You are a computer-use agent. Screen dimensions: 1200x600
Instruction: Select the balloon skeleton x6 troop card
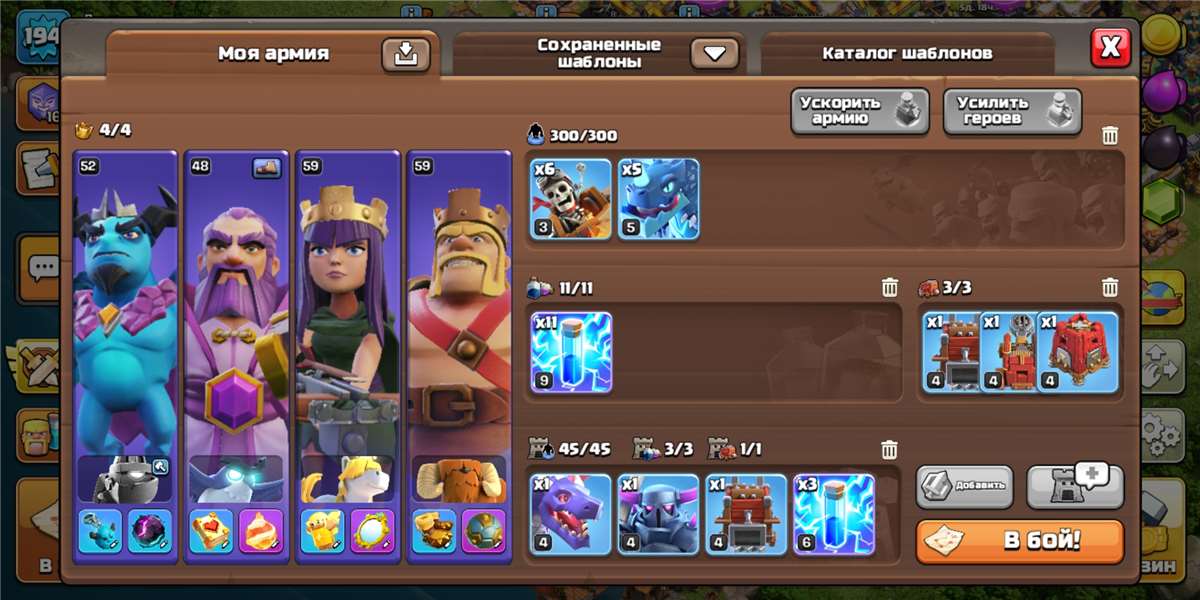(571, 199)
